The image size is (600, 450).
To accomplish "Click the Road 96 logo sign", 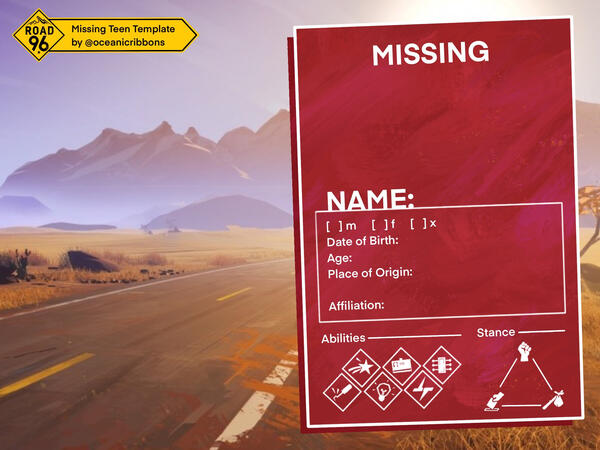I will [x=38, y=35].
